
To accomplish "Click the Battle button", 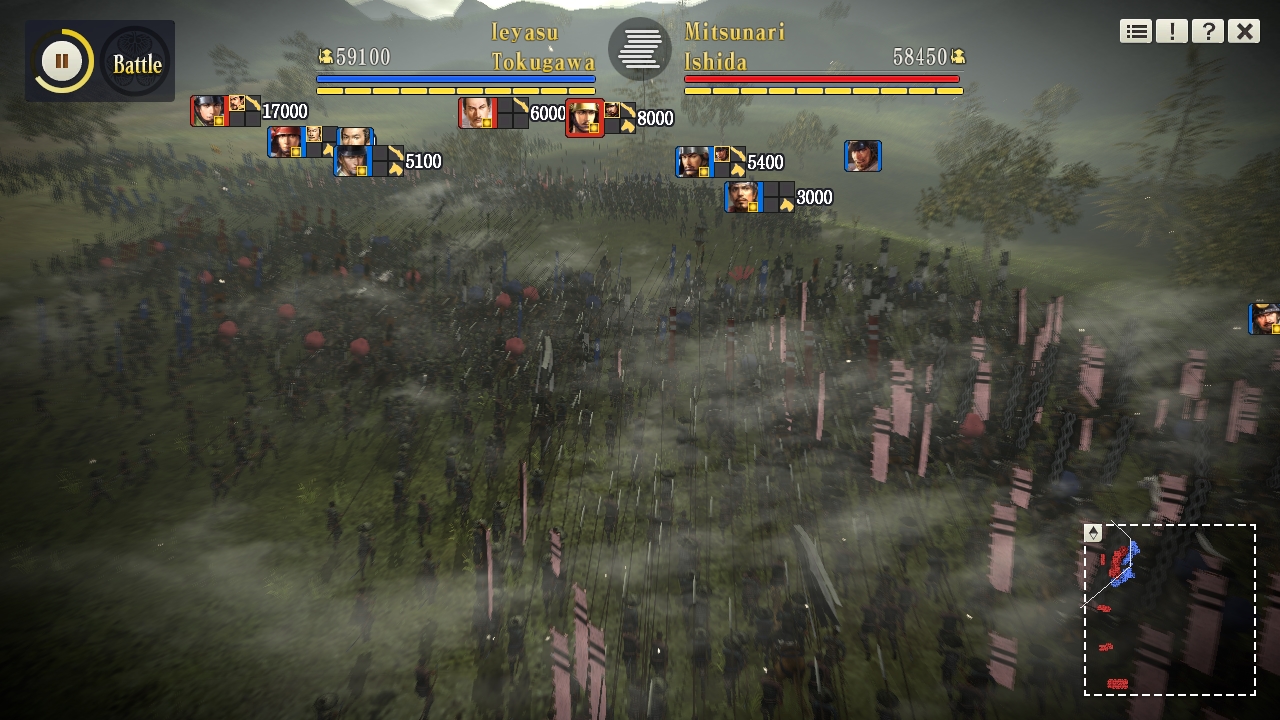I will (137, 64).
